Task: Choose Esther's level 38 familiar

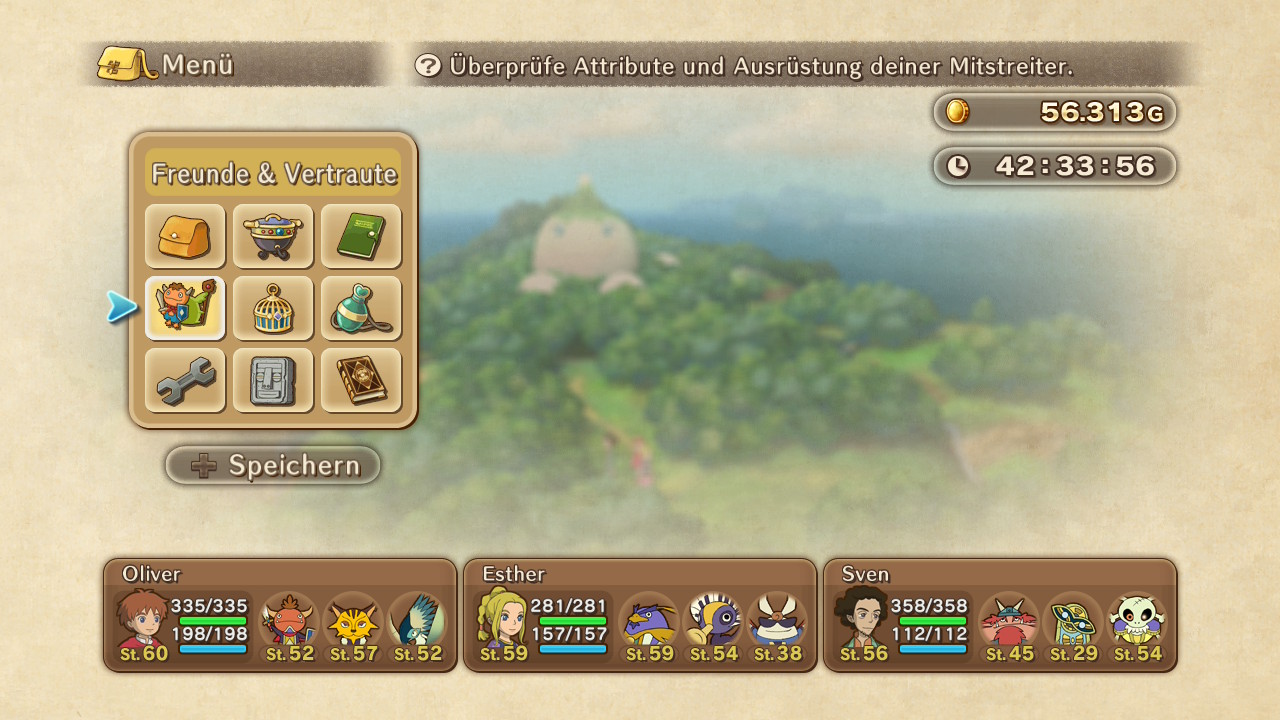Action: tap(777, 624)
